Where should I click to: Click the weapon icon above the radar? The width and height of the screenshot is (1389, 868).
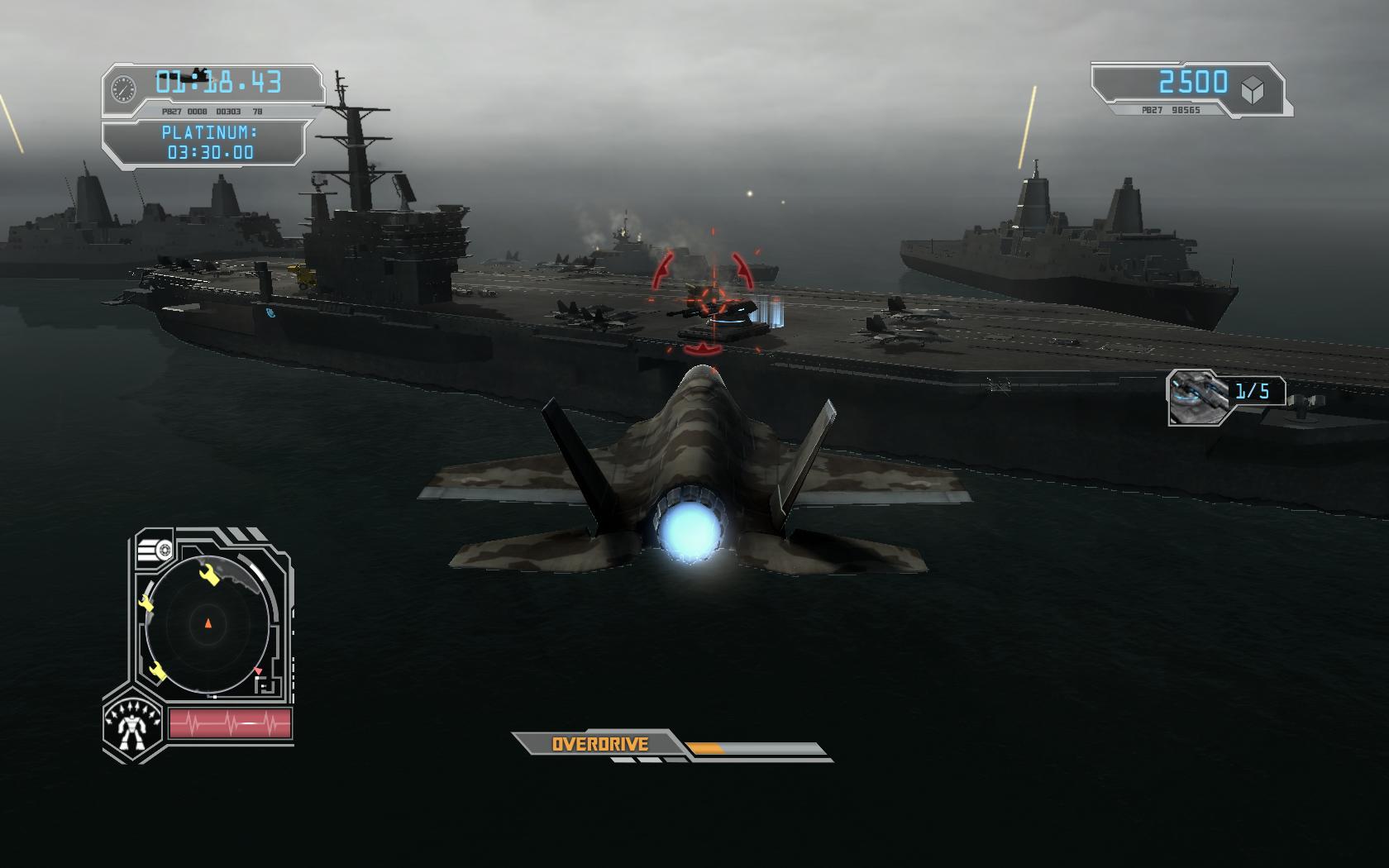155,549
